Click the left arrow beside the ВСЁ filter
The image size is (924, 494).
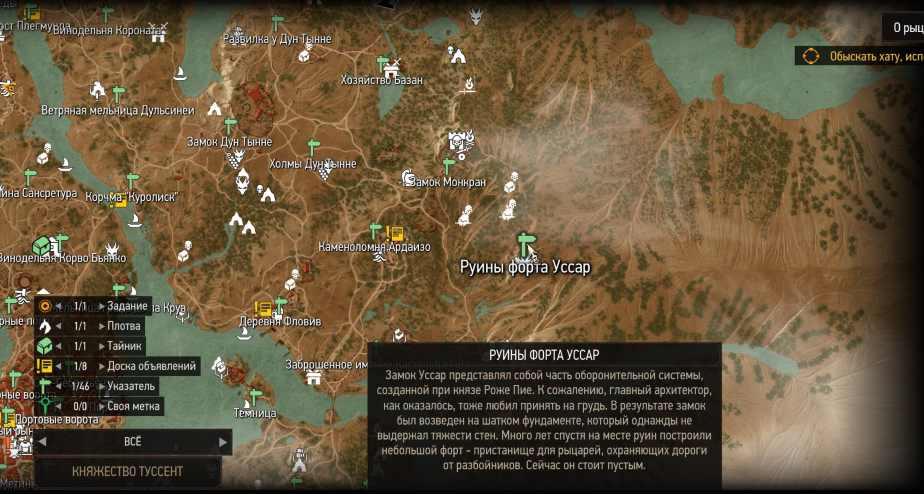[x=43, y=441]
